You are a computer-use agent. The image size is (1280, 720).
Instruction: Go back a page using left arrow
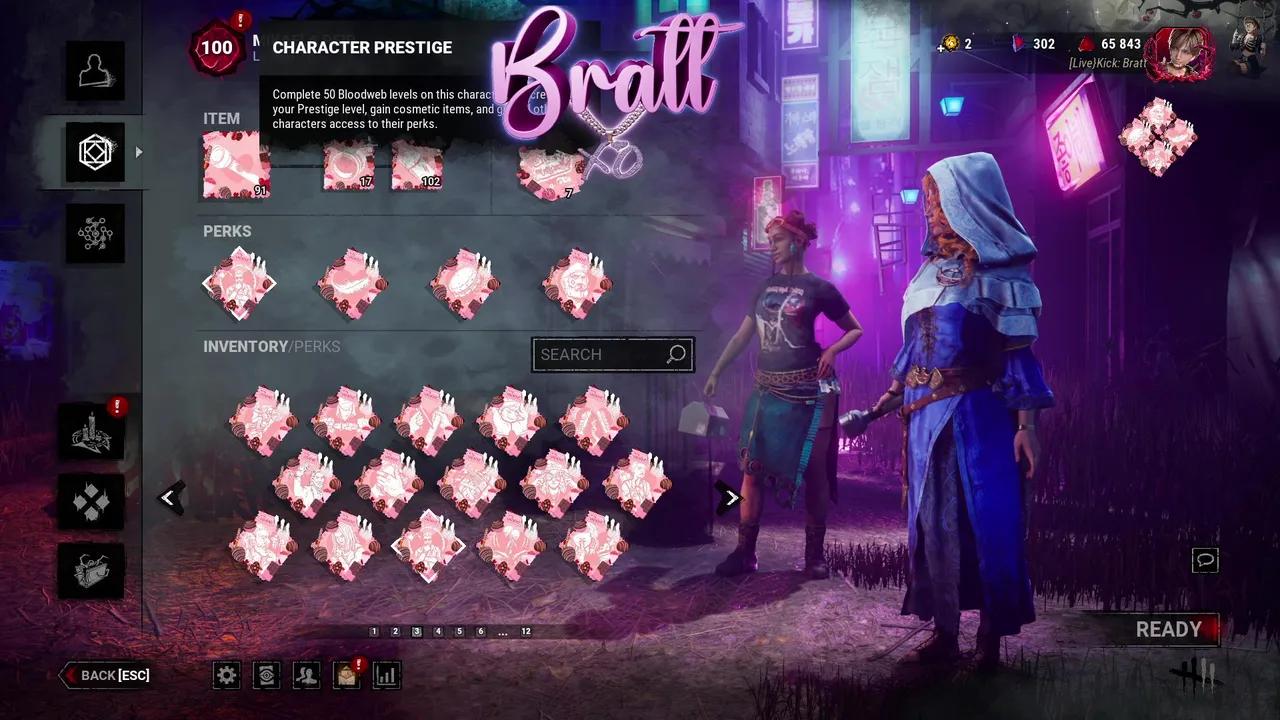pyautogui.click(x=170, y=497)
